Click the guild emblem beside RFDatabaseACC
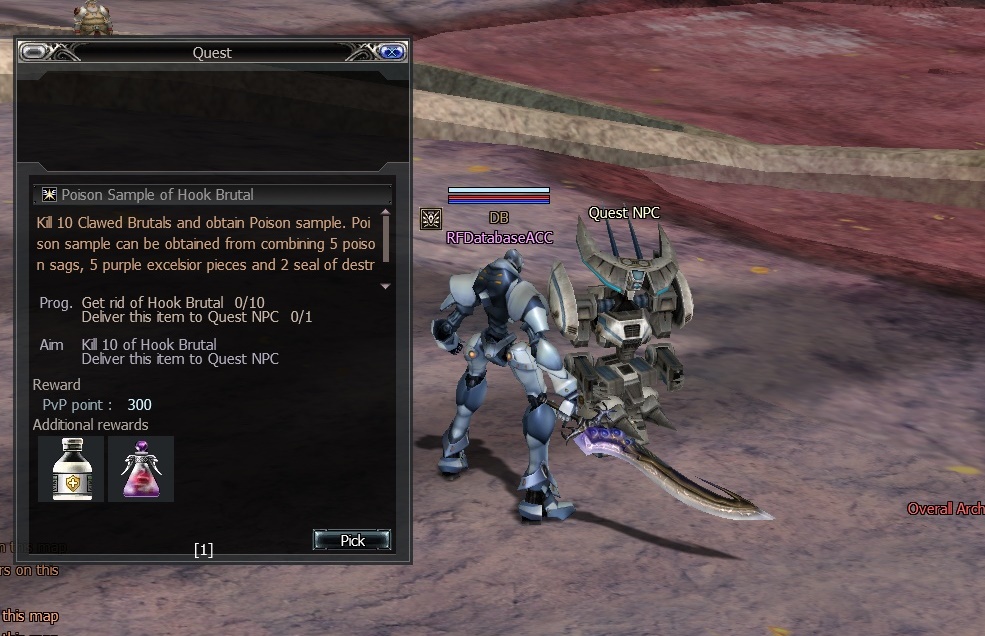Image resolution: width=985 pixels, height=636 pixels. point(431,218)
